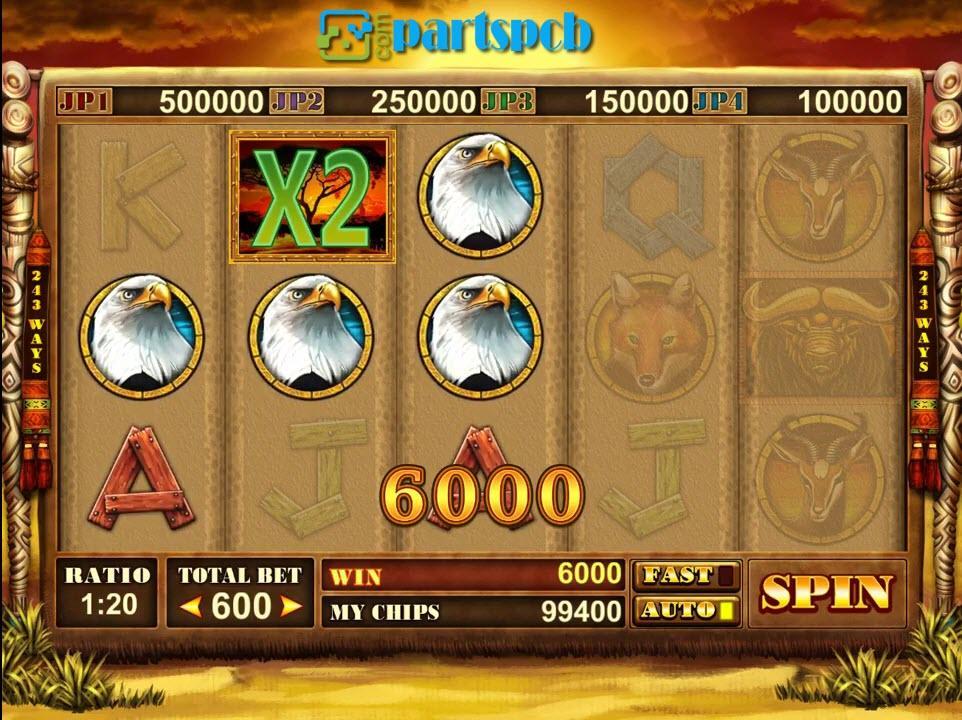Increase total bet with right arrow
Viewport: 962px width, 720px height.
pos(290,607)
